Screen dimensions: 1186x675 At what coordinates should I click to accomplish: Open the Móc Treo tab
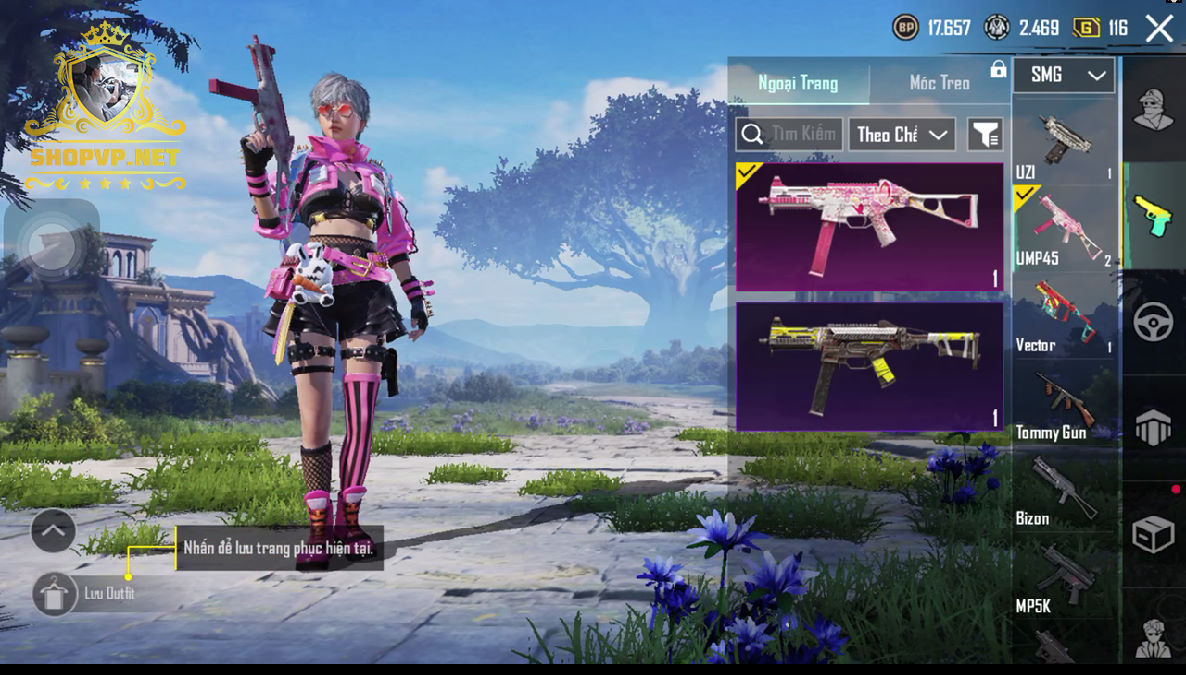pos(939,83)
